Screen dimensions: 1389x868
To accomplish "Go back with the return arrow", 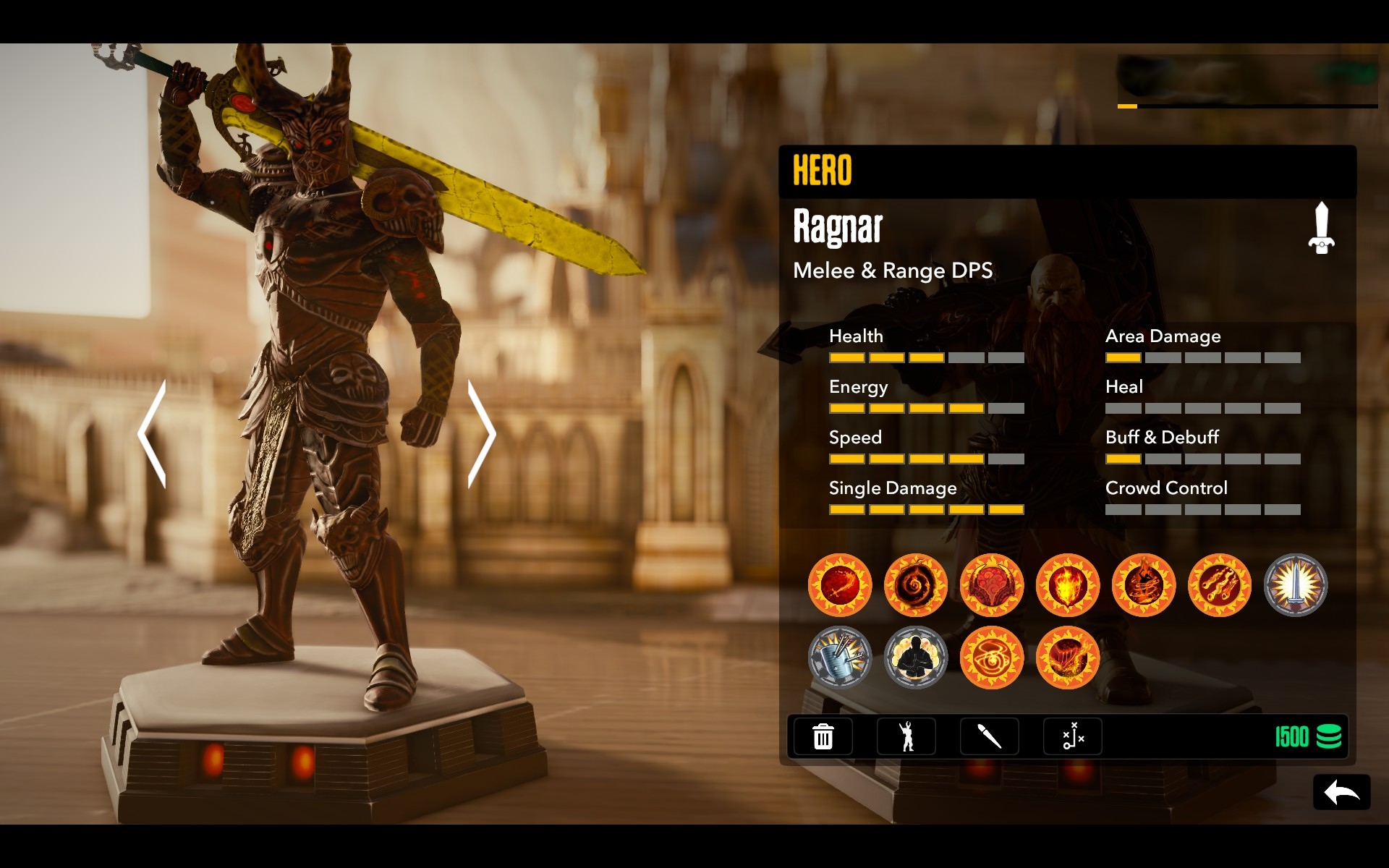I will (x=1341, y=793).
